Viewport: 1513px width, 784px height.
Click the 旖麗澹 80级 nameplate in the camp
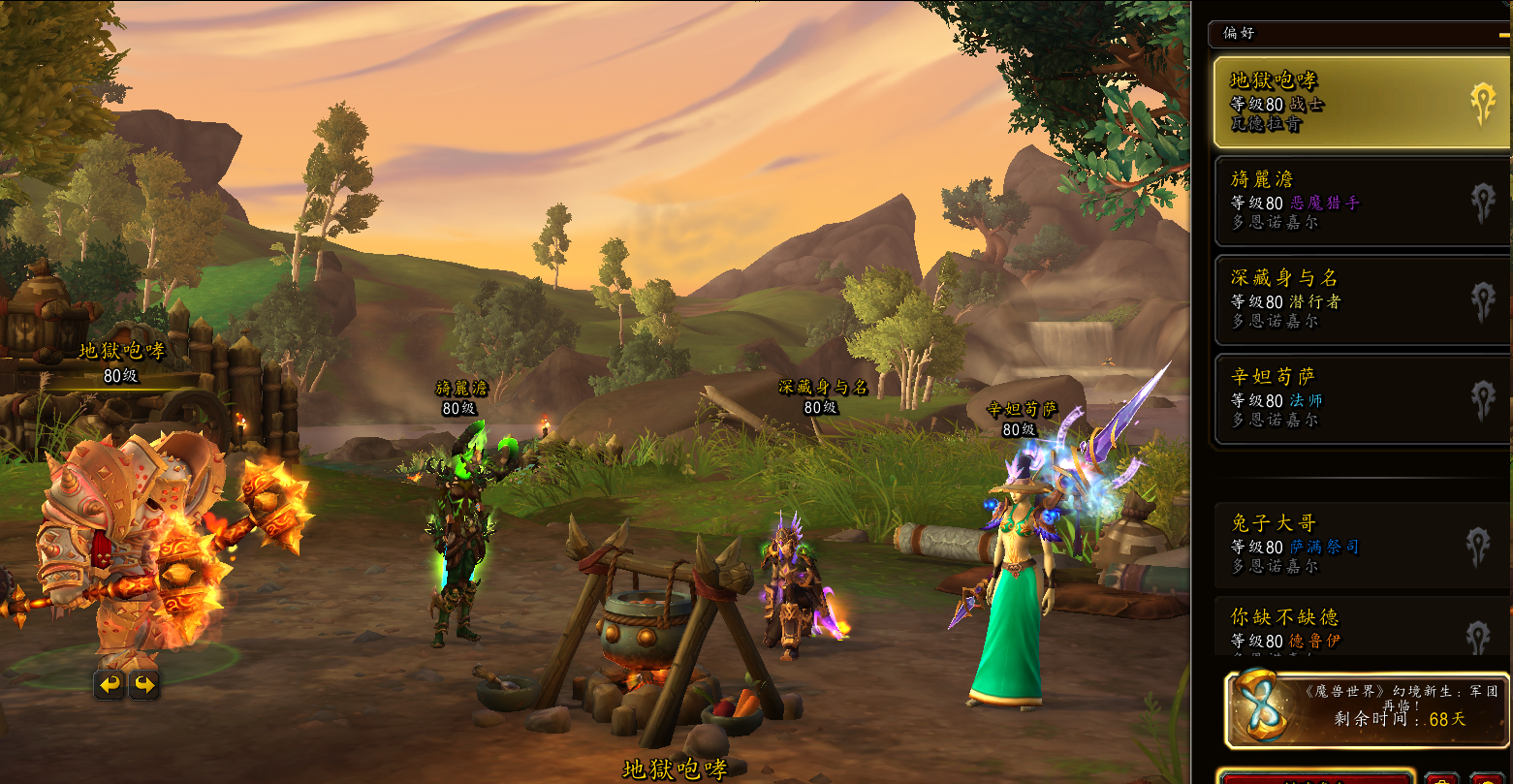pyautogui.click(x=461, y=398)
